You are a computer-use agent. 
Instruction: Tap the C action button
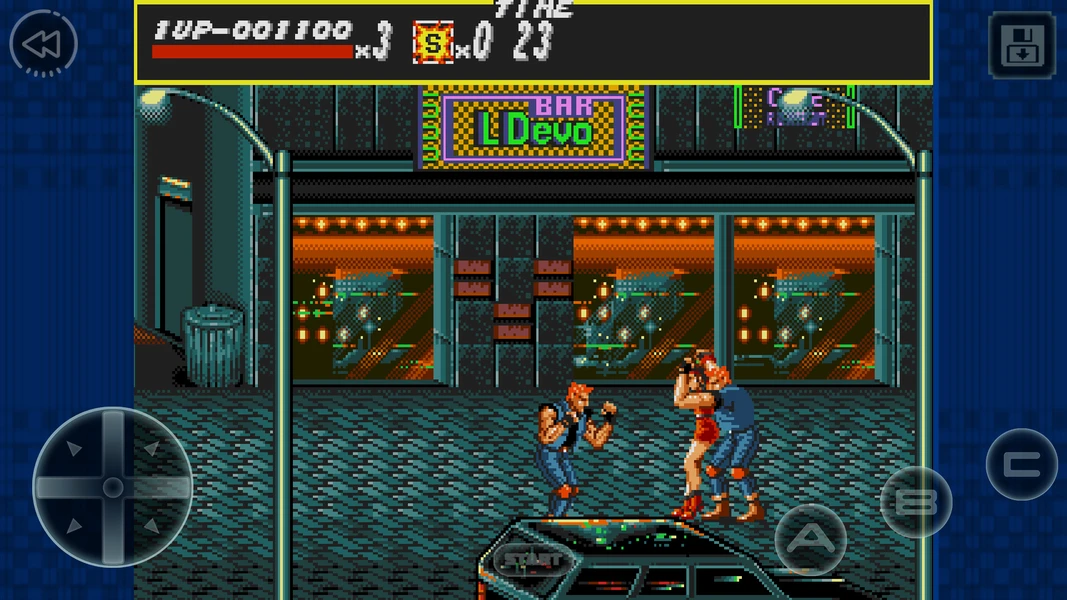tap(1021, 464)
